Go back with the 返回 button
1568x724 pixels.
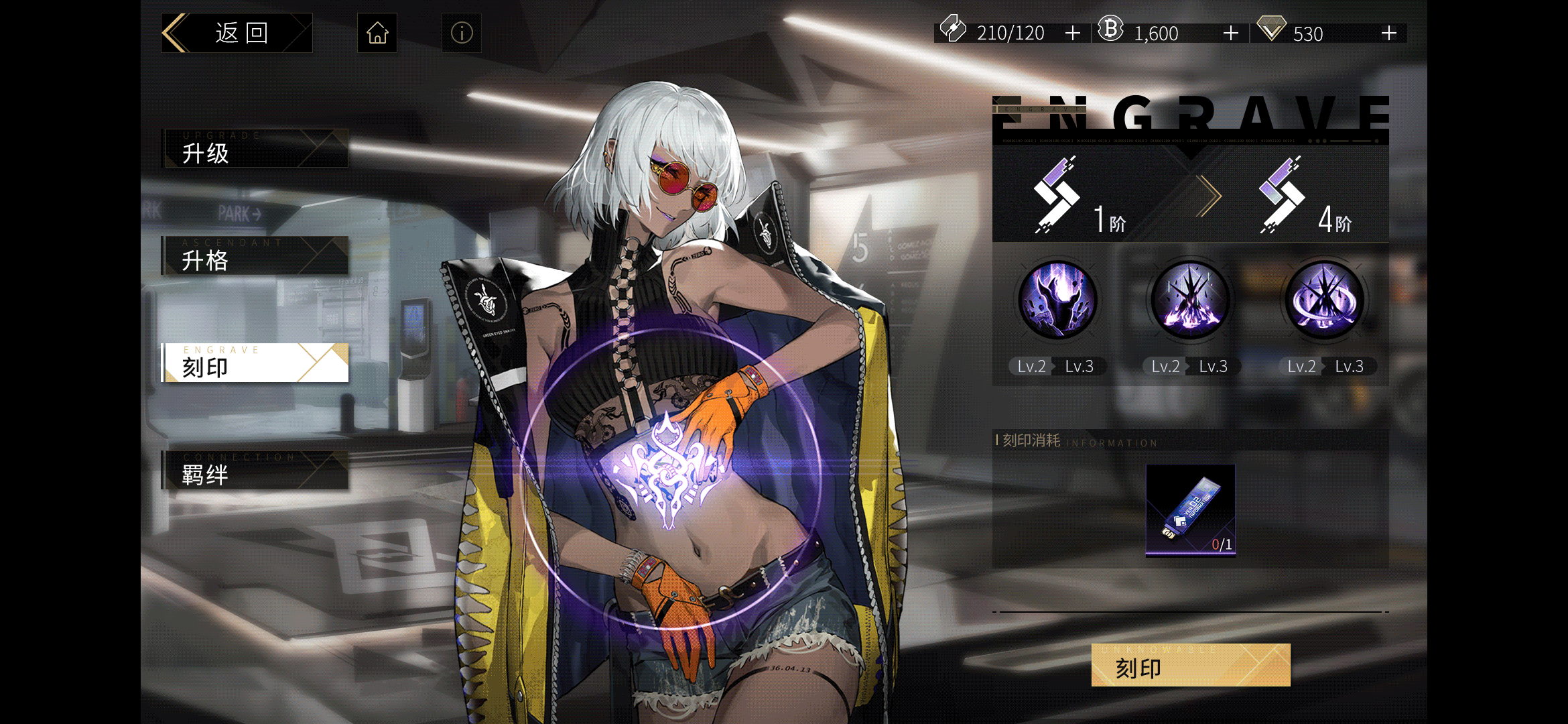237,33
